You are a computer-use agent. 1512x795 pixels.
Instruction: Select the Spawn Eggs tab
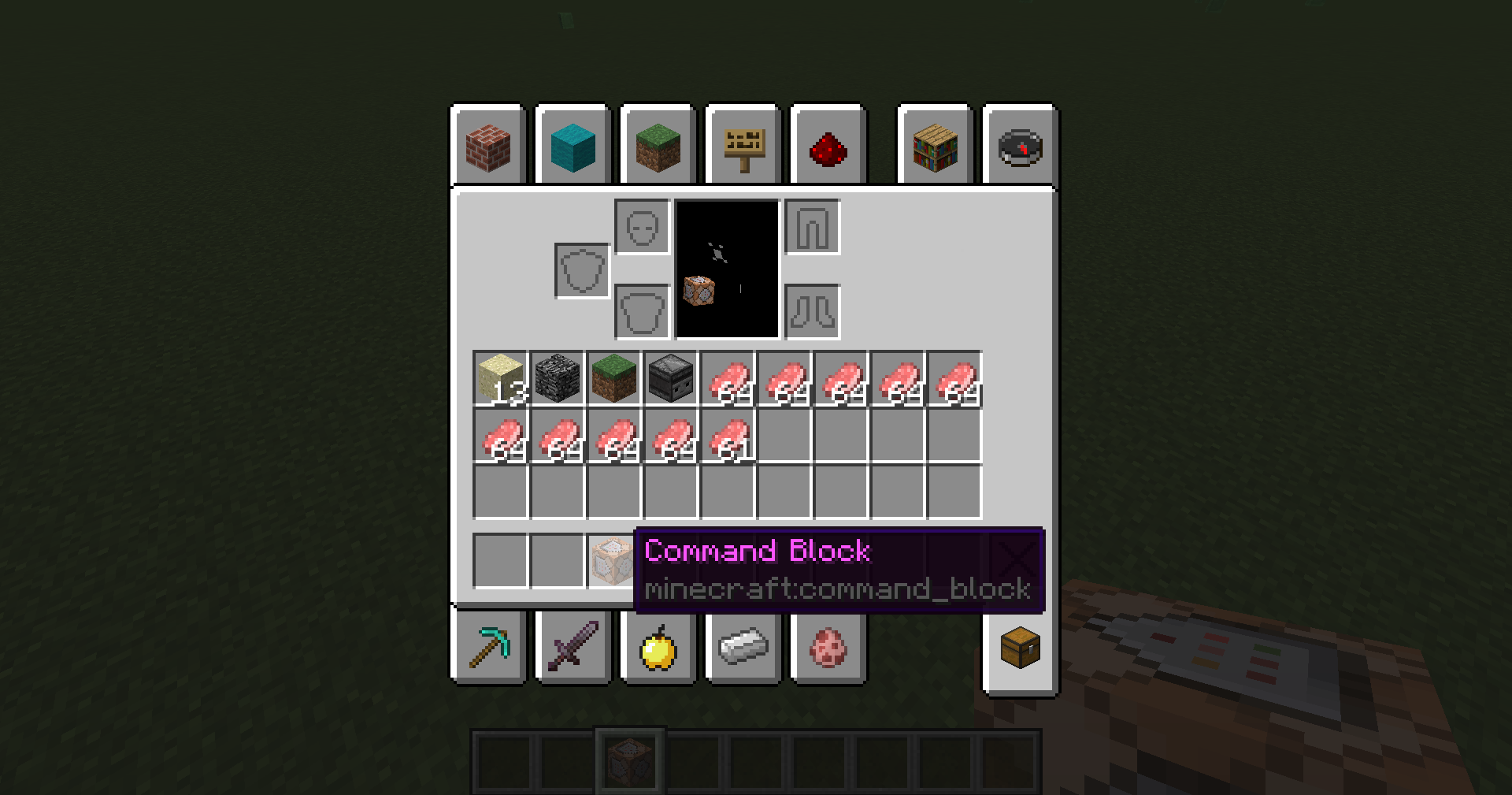point(828,648)
